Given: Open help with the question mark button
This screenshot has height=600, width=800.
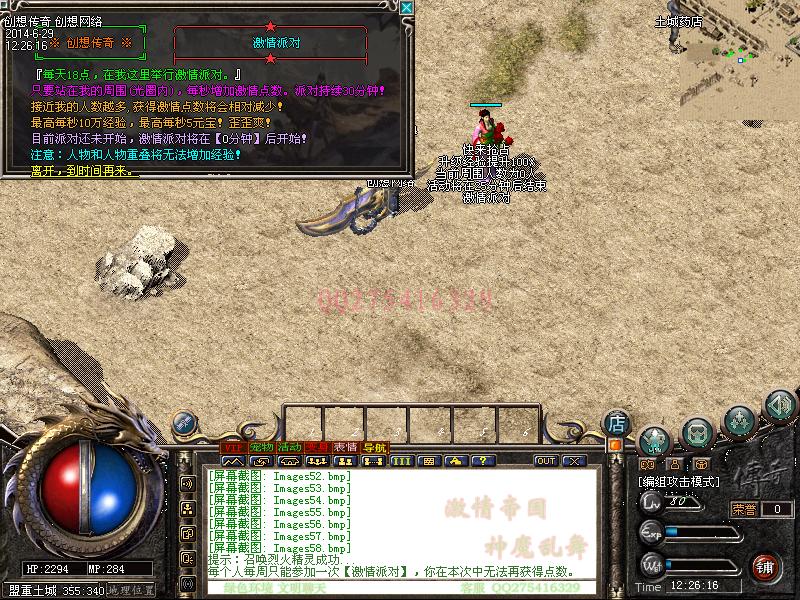Looking at the screenshot, I should tap(484, 461).
